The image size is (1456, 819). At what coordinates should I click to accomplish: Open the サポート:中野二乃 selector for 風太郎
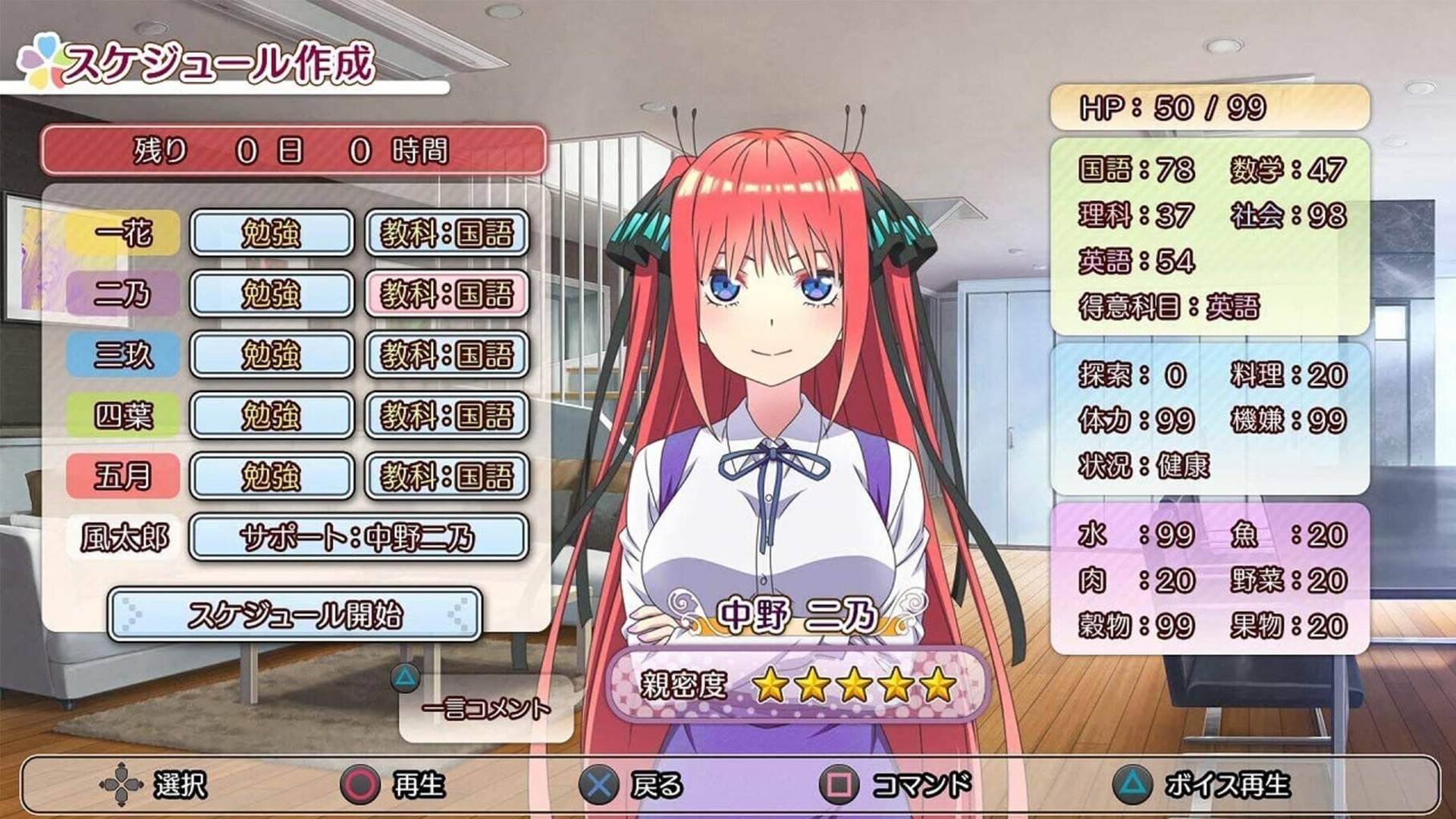(360, 536)
